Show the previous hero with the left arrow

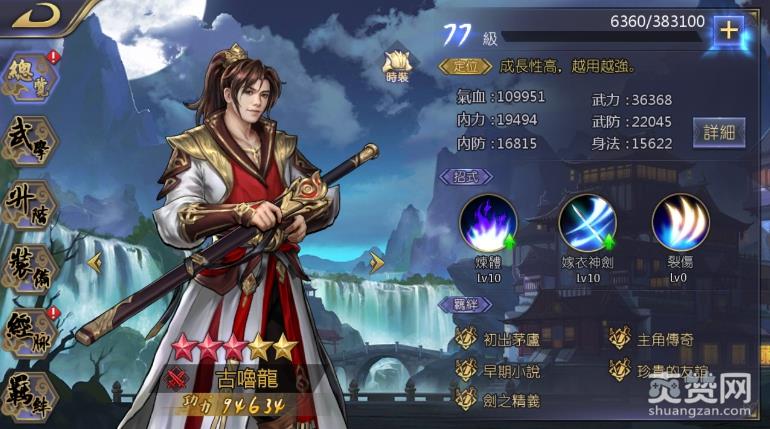(x=96, y=263)
